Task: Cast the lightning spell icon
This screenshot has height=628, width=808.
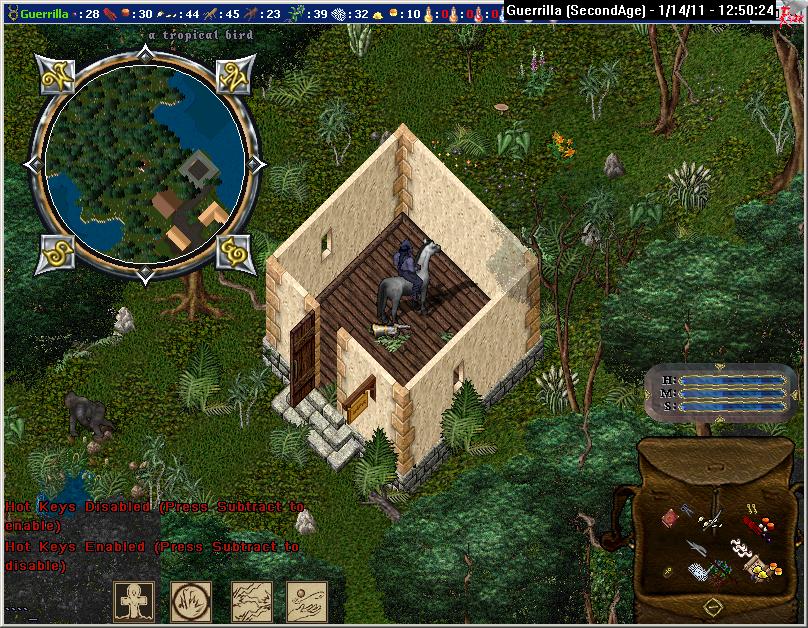Action: pos(251,600)
